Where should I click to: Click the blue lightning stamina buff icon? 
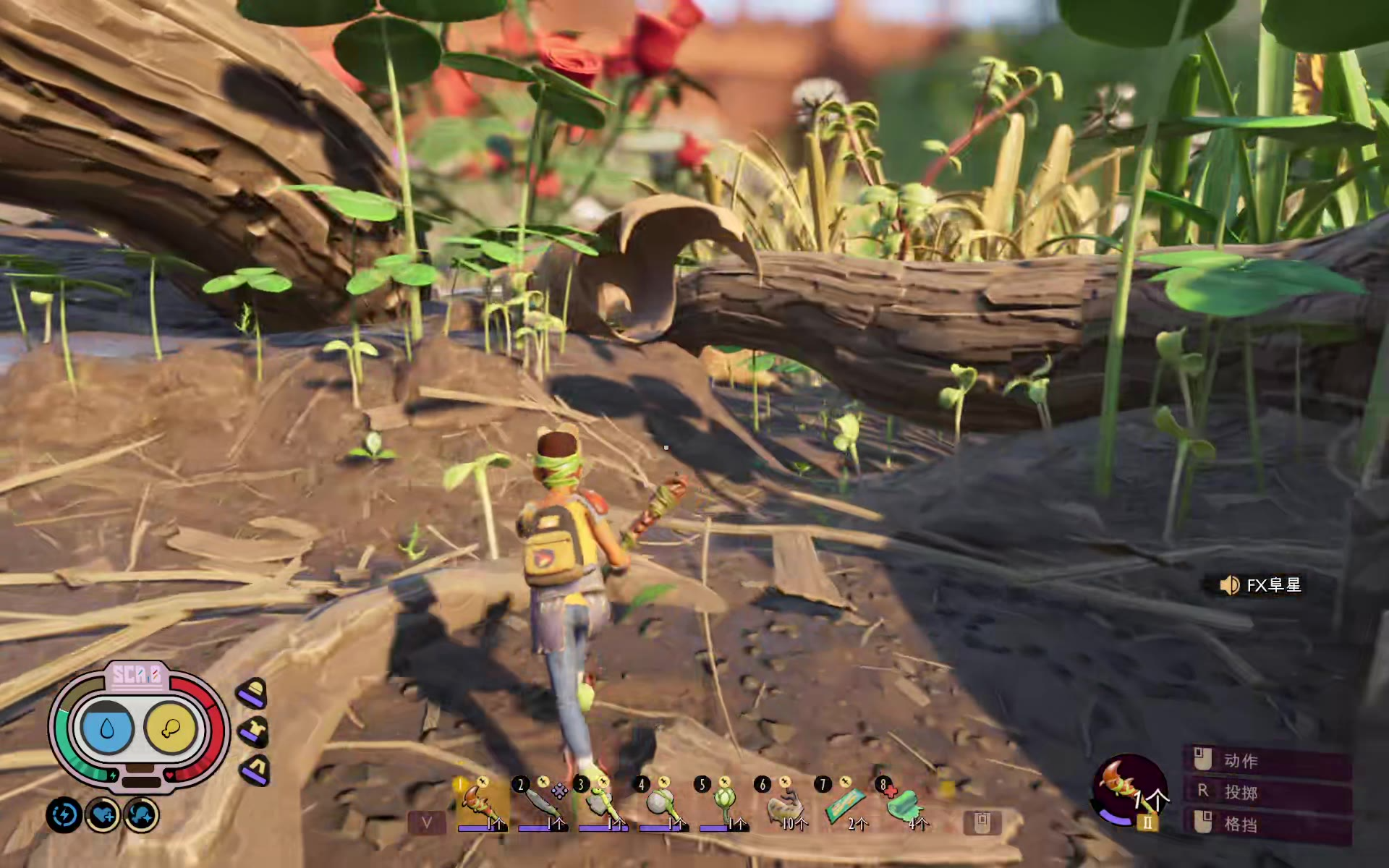coord(64,815)
